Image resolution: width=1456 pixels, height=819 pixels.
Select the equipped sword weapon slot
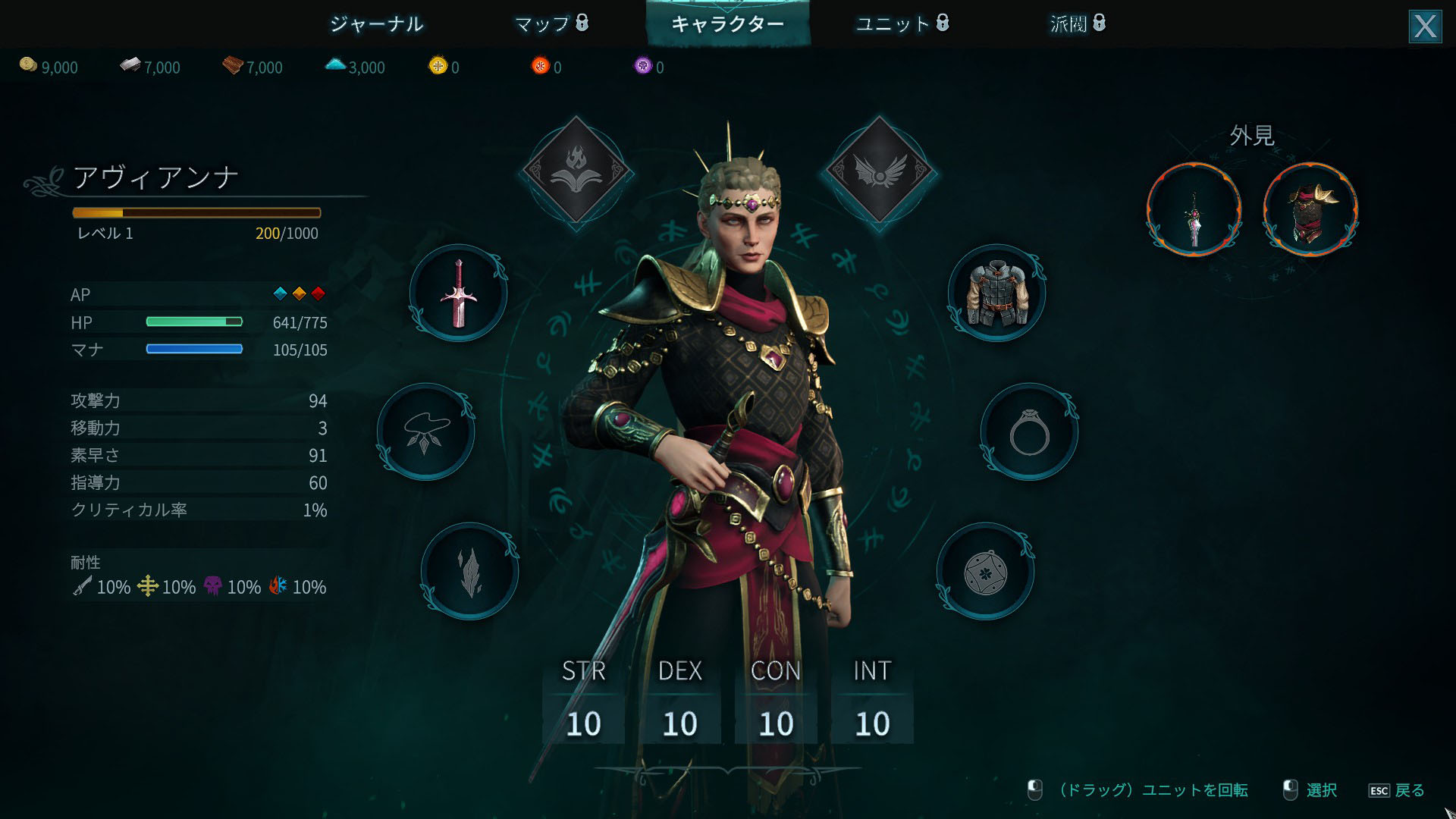[458, 293]
